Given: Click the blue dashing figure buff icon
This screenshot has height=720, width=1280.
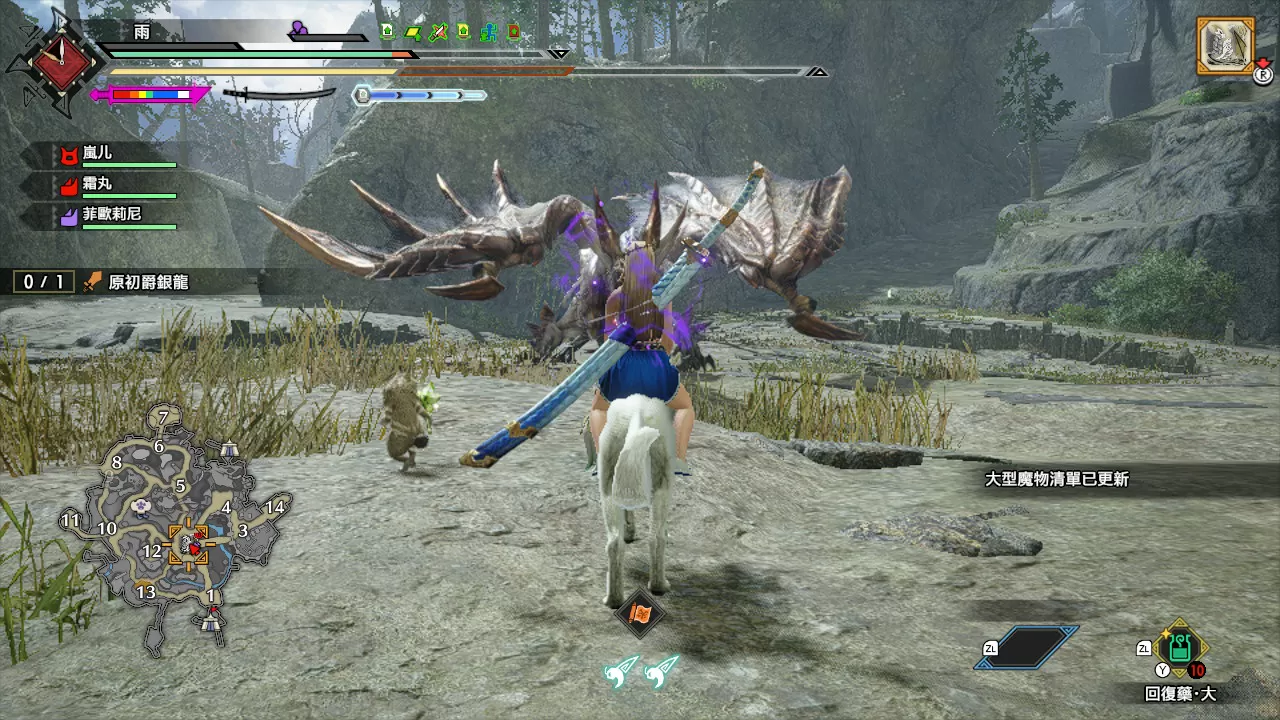Looking at the screenshot, I should [x=488, y=33].
